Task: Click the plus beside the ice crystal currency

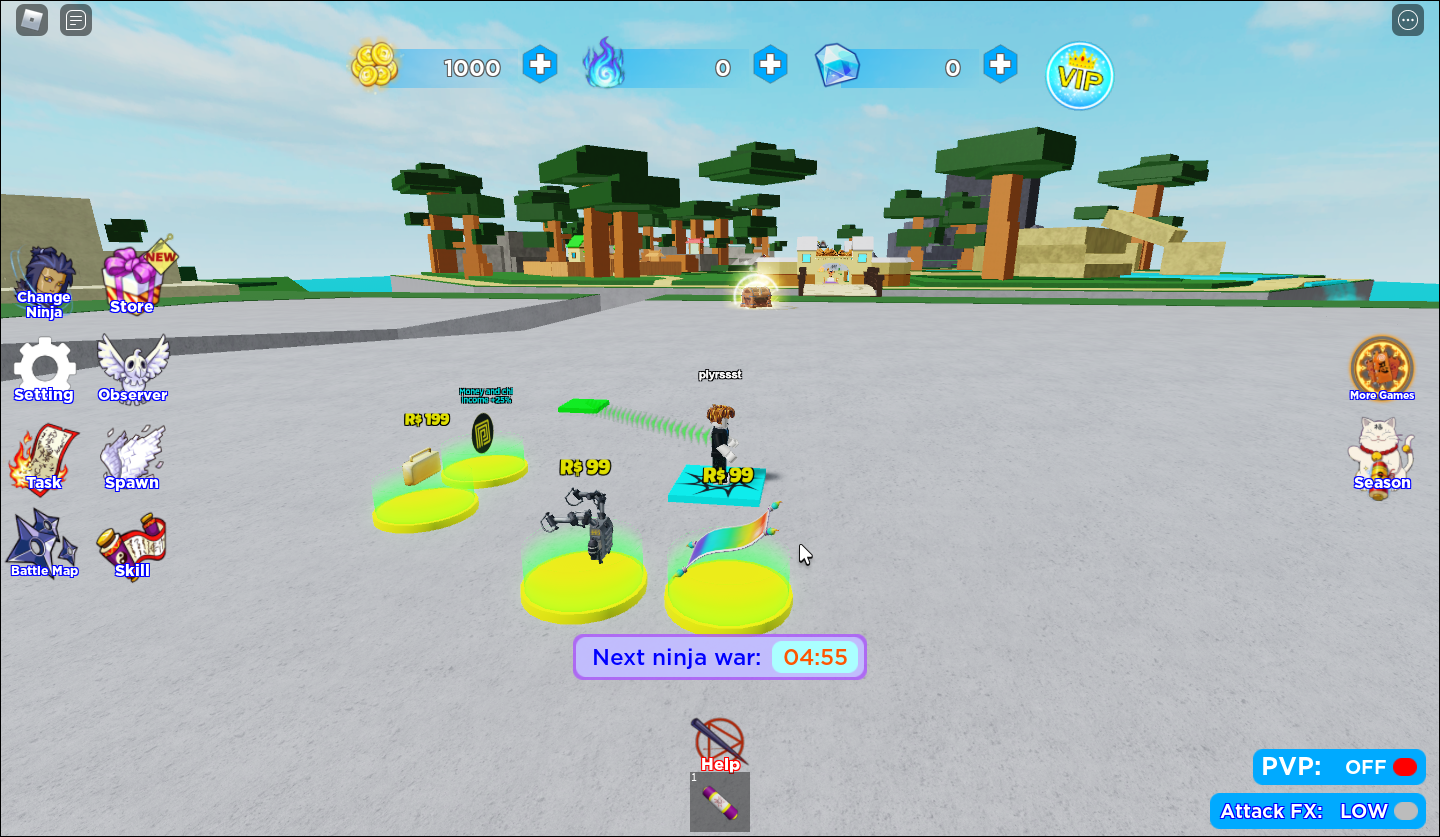Action: pos(1001,66)
